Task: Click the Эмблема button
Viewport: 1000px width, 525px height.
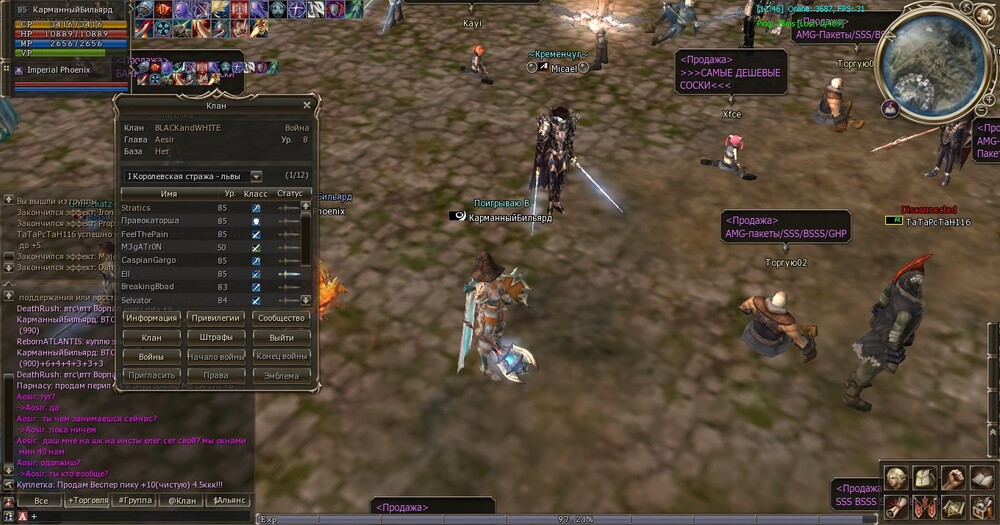Action: 281,375
